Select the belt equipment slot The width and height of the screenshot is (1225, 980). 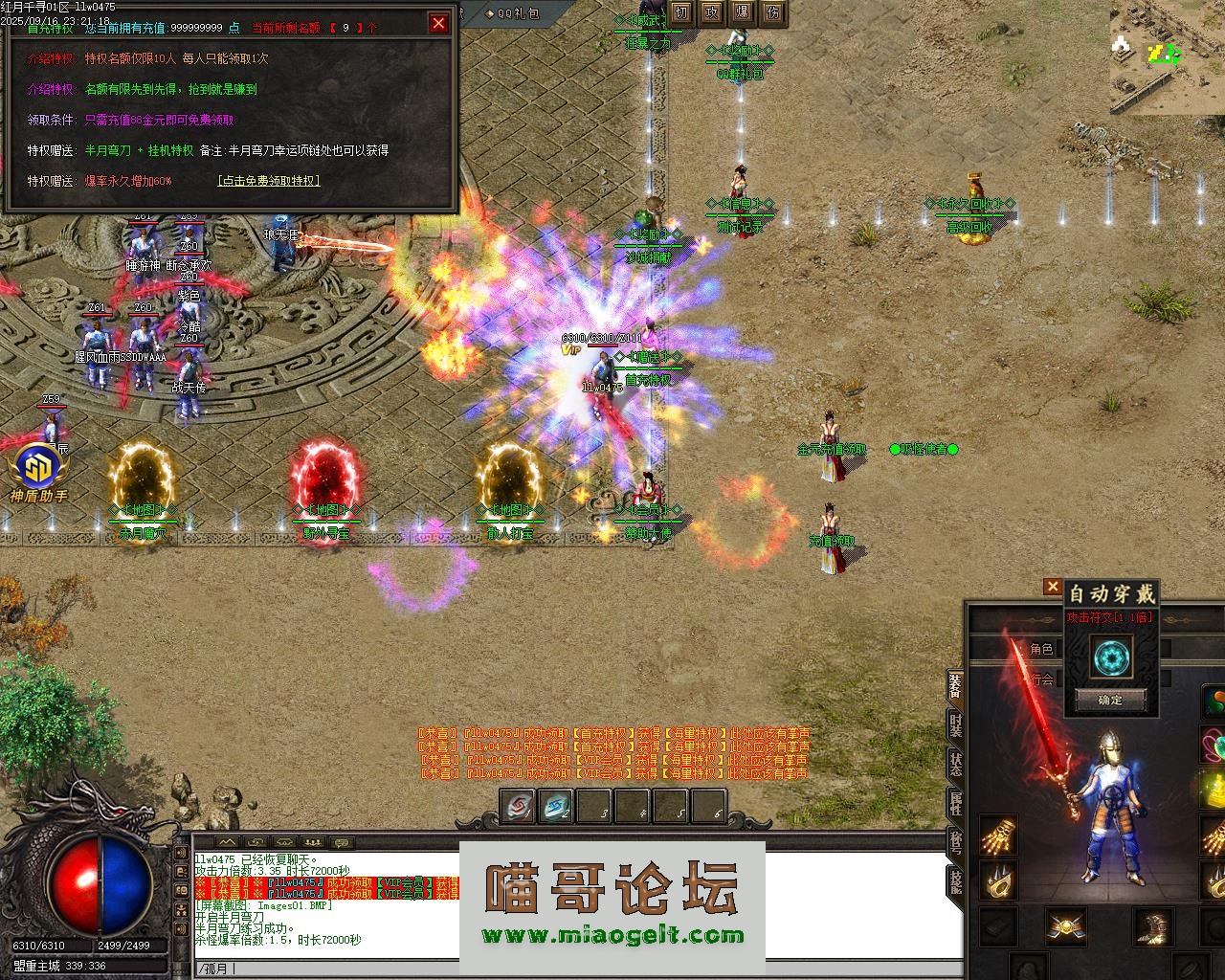[1065, 925]
